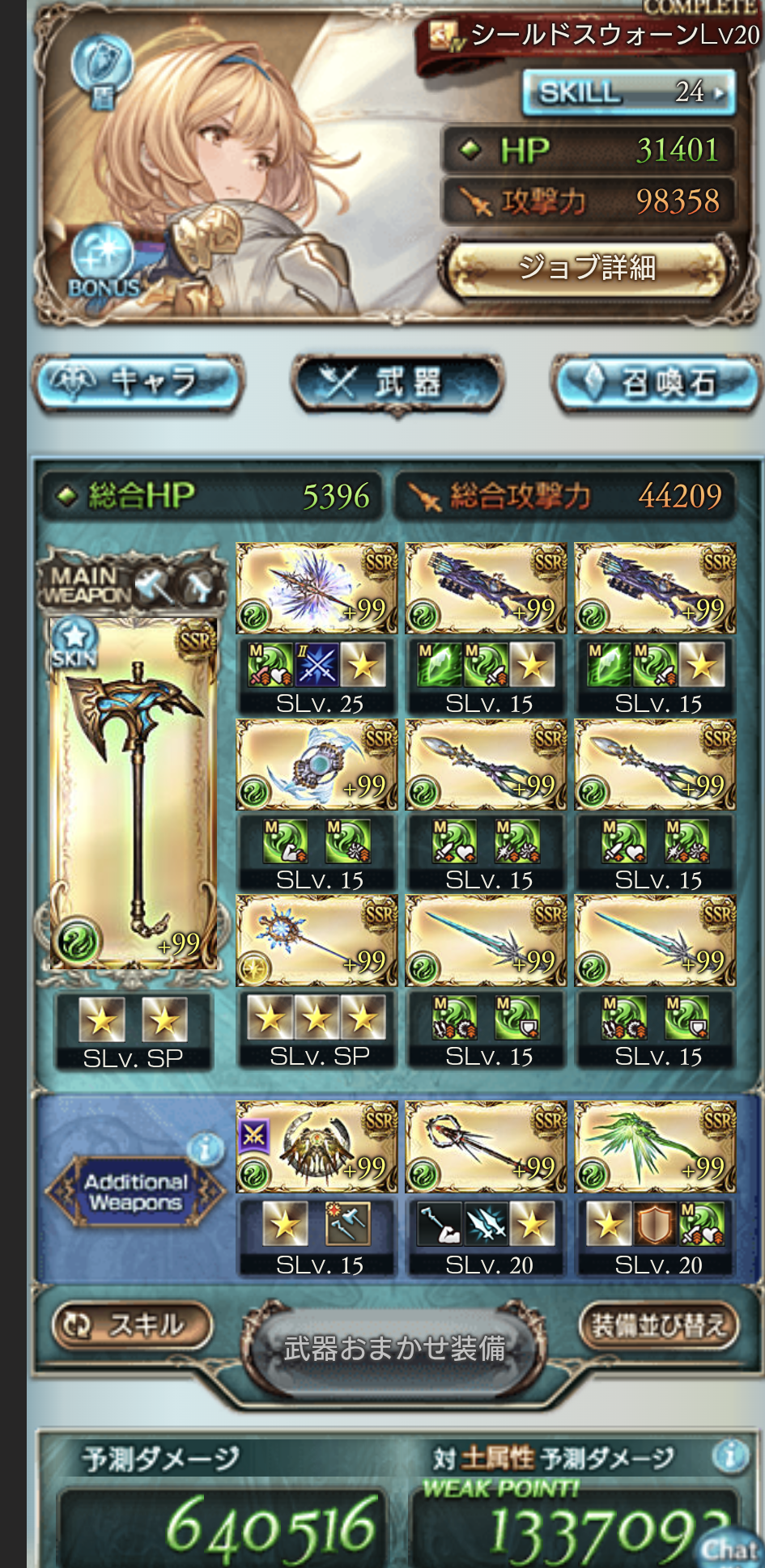Open the ジョブ詳細 job details
The height and width of the screenshot is (1568, 765).
click(588, 268)
